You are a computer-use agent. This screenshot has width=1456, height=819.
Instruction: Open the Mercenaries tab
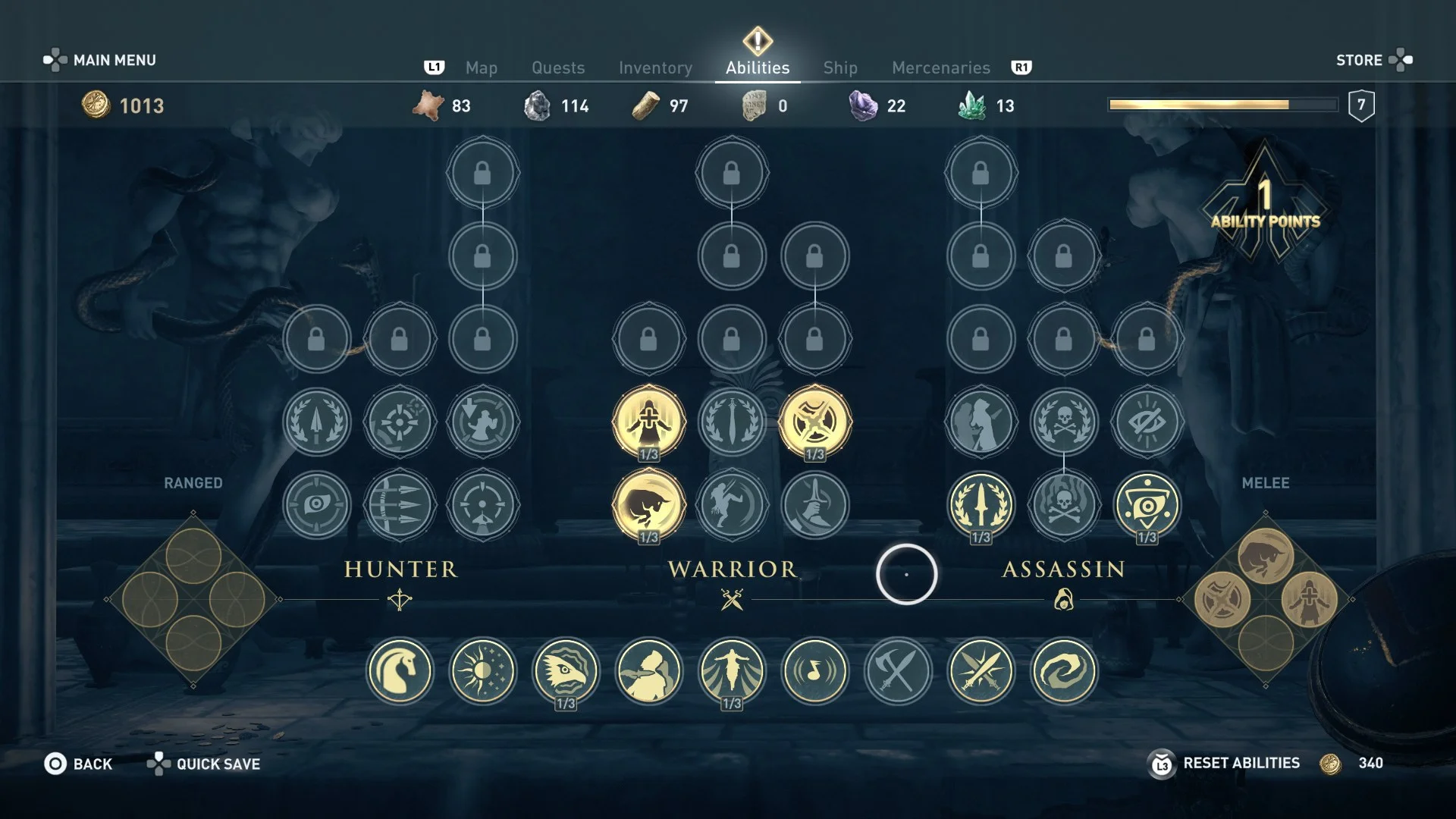pos(940,67)
